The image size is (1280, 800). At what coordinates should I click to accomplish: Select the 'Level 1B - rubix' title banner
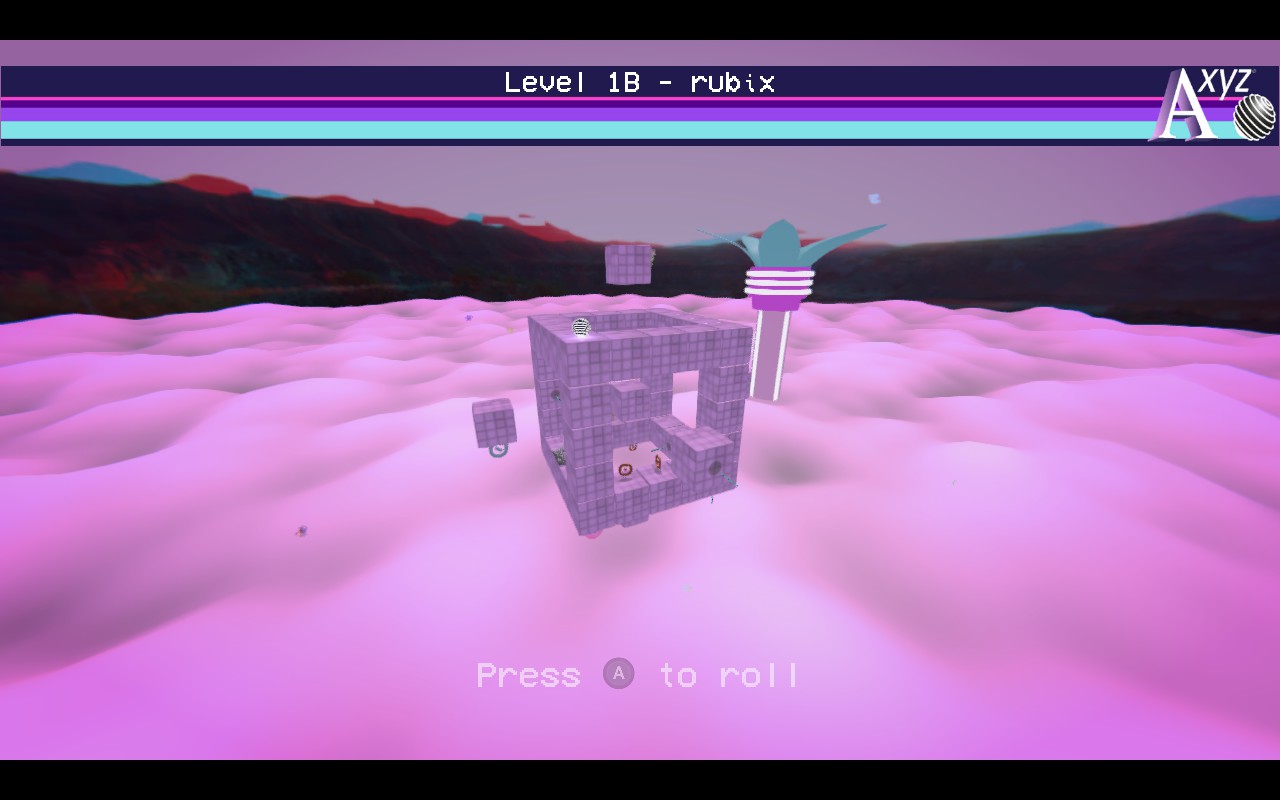pos(640,83)
